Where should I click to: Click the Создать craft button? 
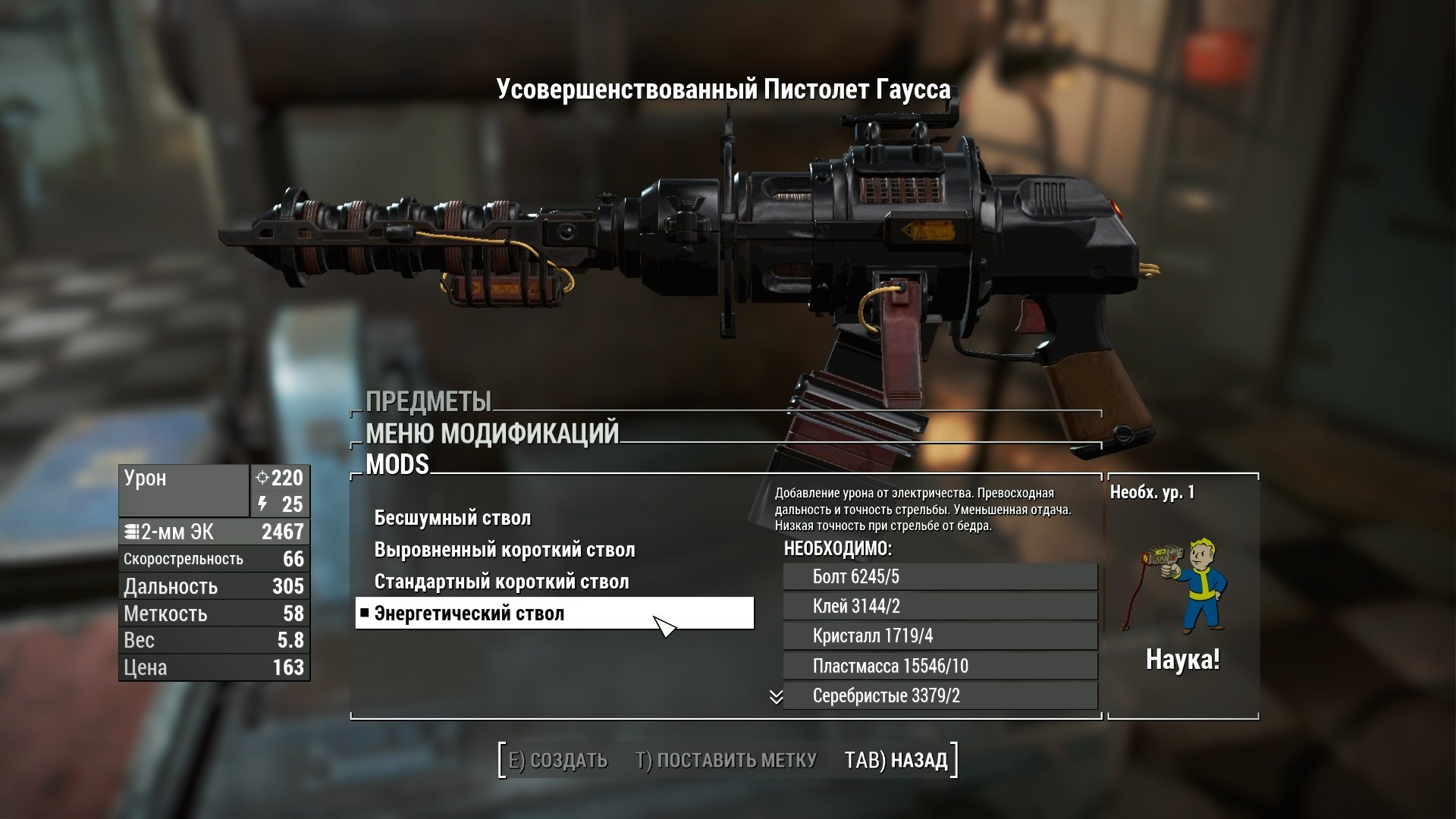click(x=557, y=761)
